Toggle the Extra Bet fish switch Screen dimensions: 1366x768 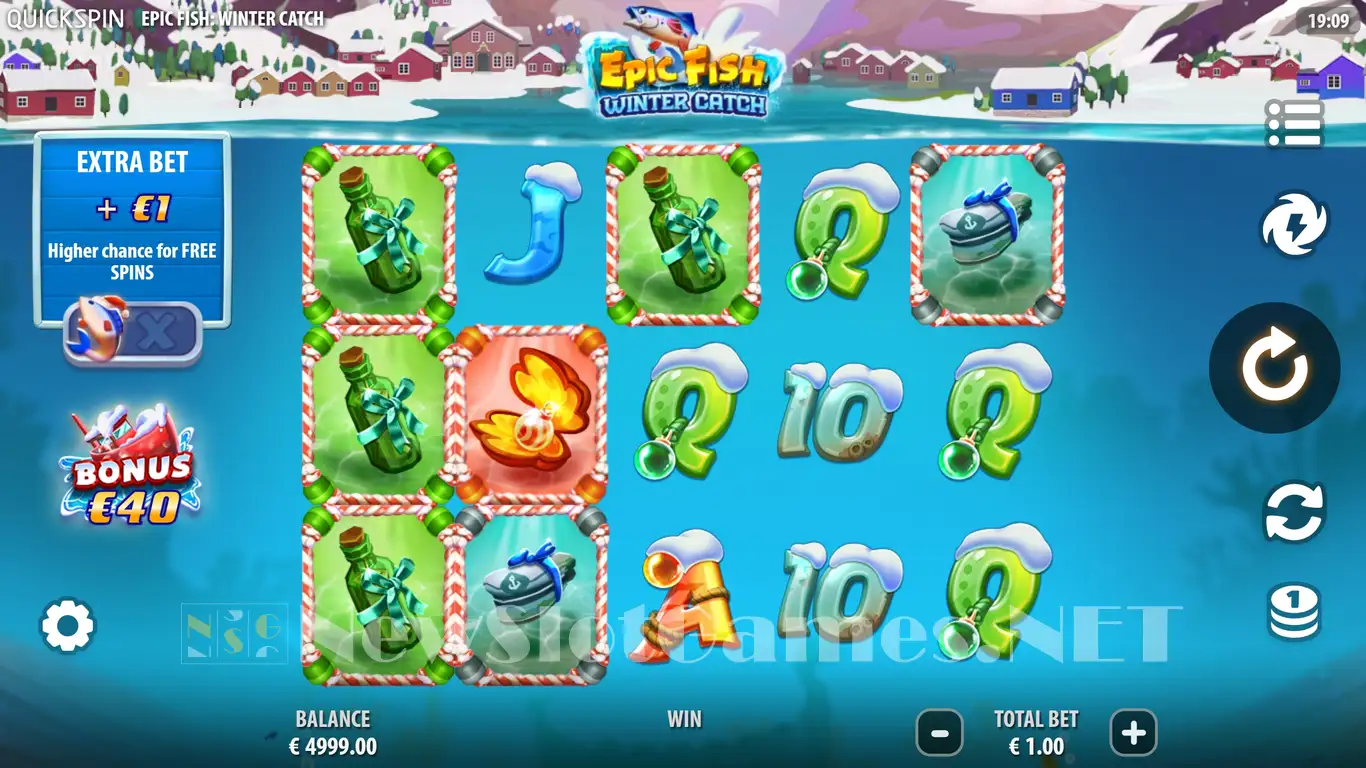tap(134, 331)
